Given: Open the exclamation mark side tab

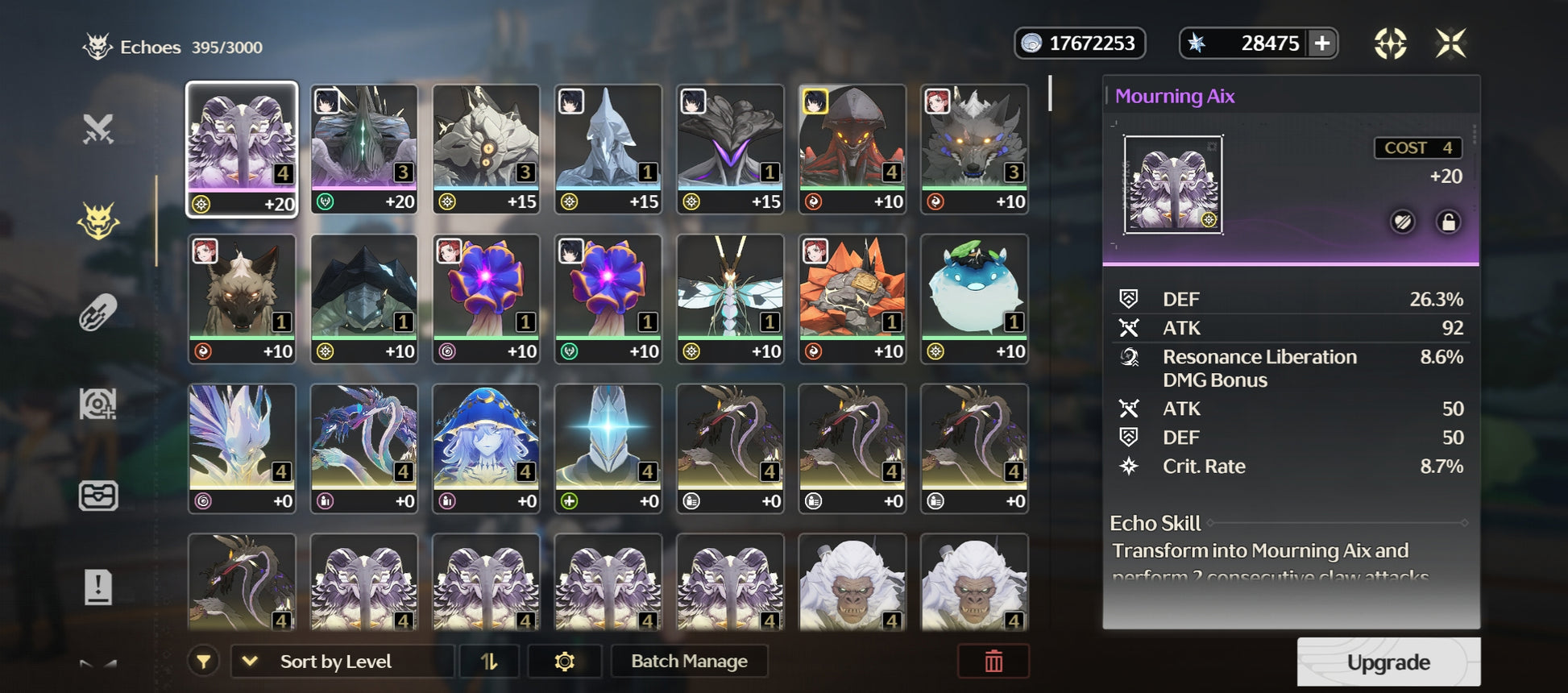Looking at the screenshot, I should coord(98,587).
